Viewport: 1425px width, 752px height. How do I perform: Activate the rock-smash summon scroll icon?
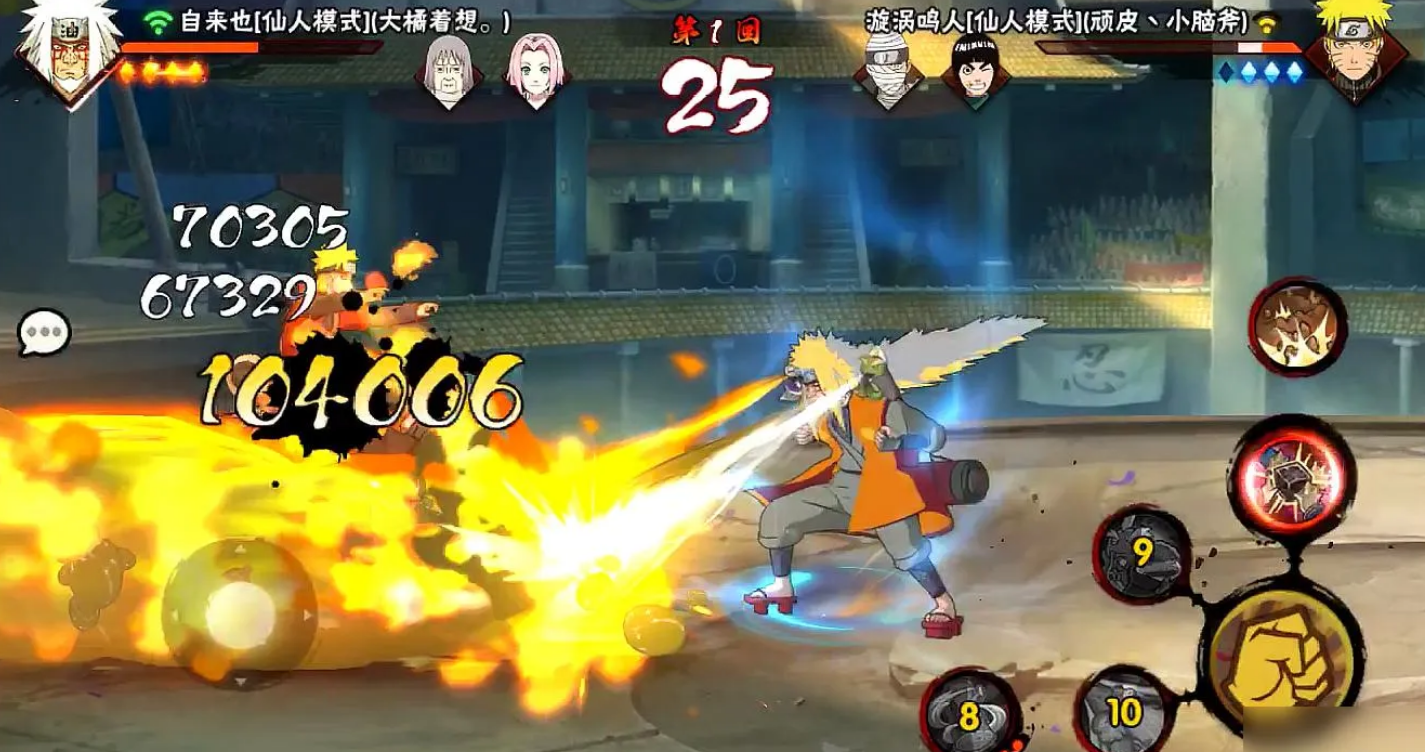pos(1297,326)
